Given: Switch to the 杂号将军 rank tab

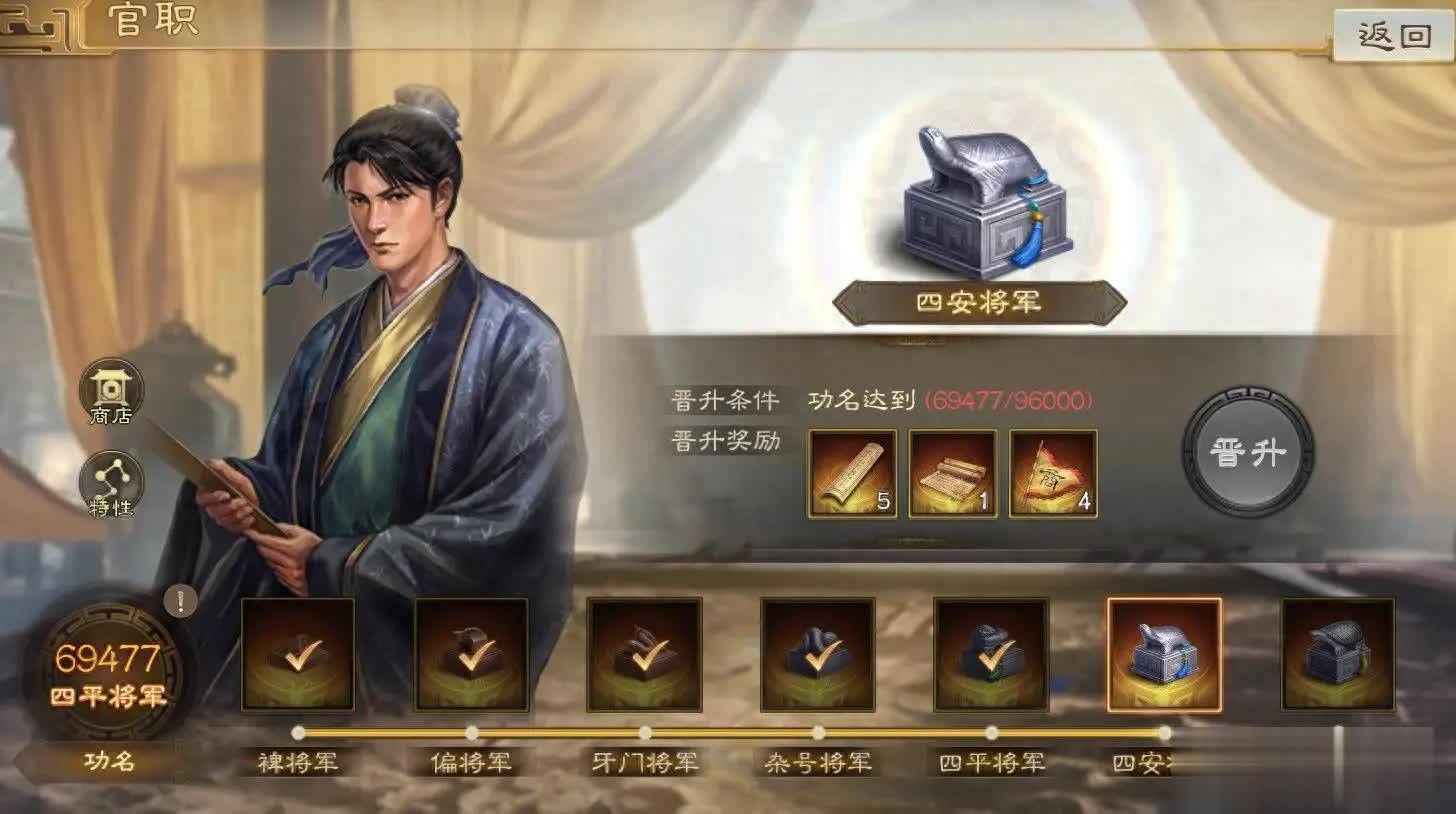Looking at the screenshot, I should (x=817, y=763).
